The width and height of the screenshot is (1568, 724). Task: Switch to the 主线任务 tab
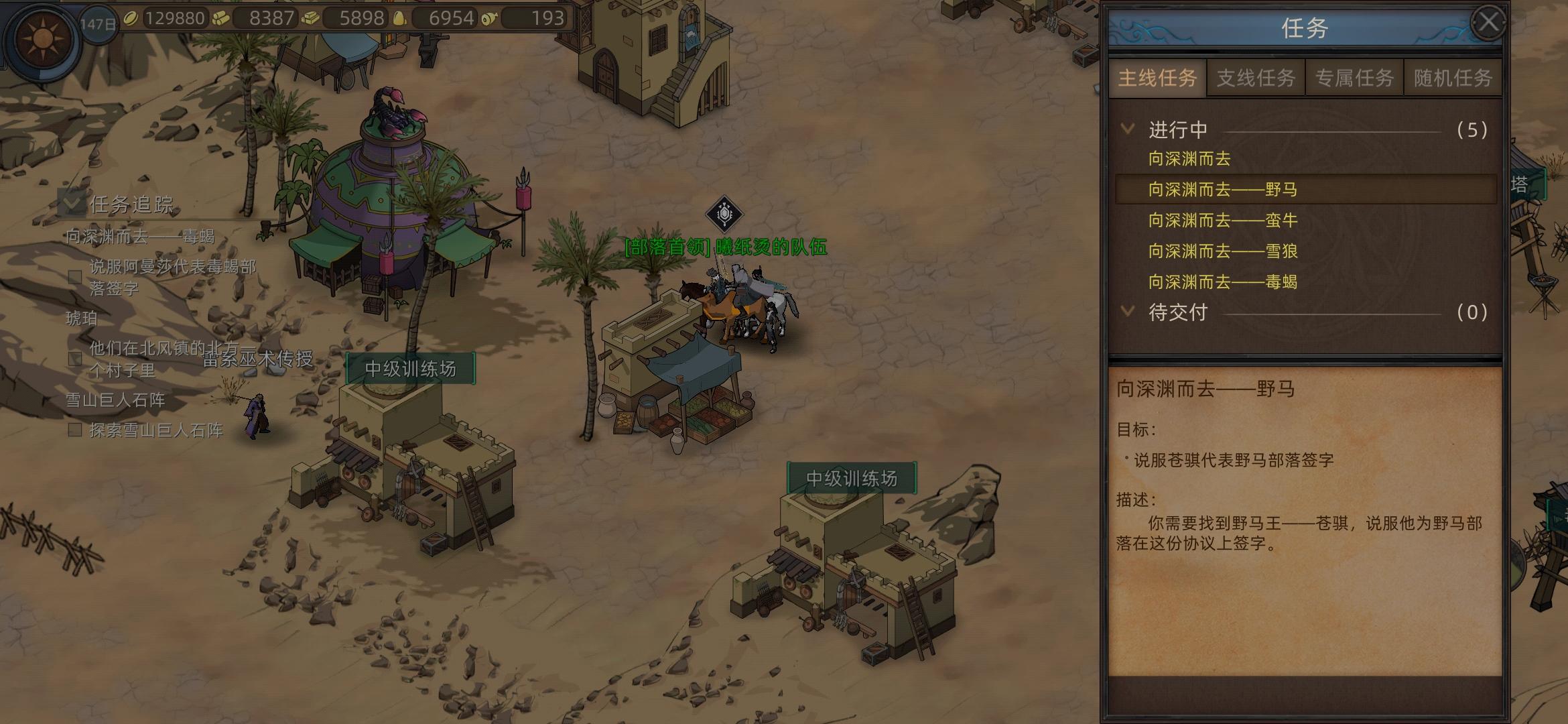point(1157,78)
